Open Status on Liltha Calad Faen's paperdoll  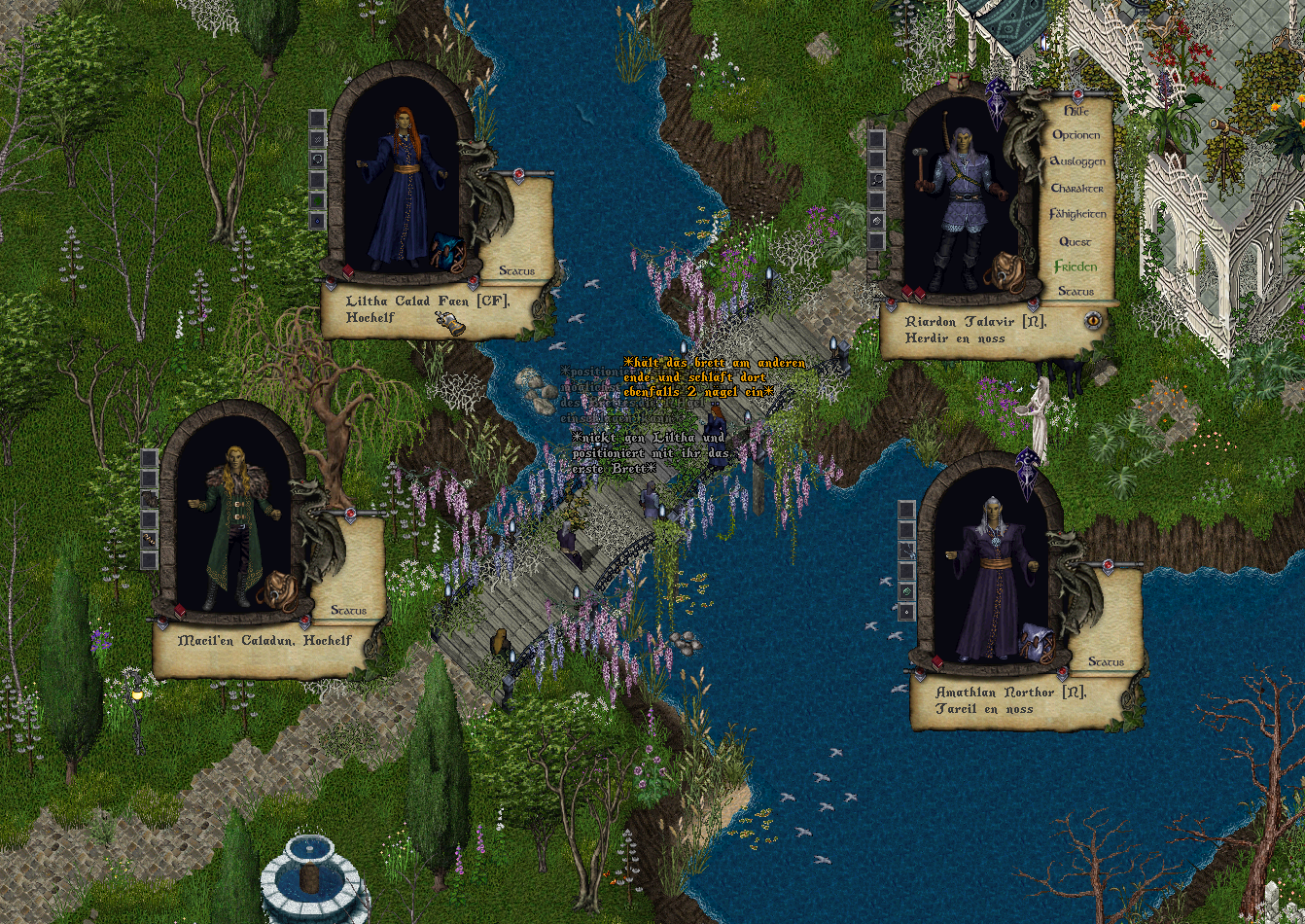click(x=516, y=271)
